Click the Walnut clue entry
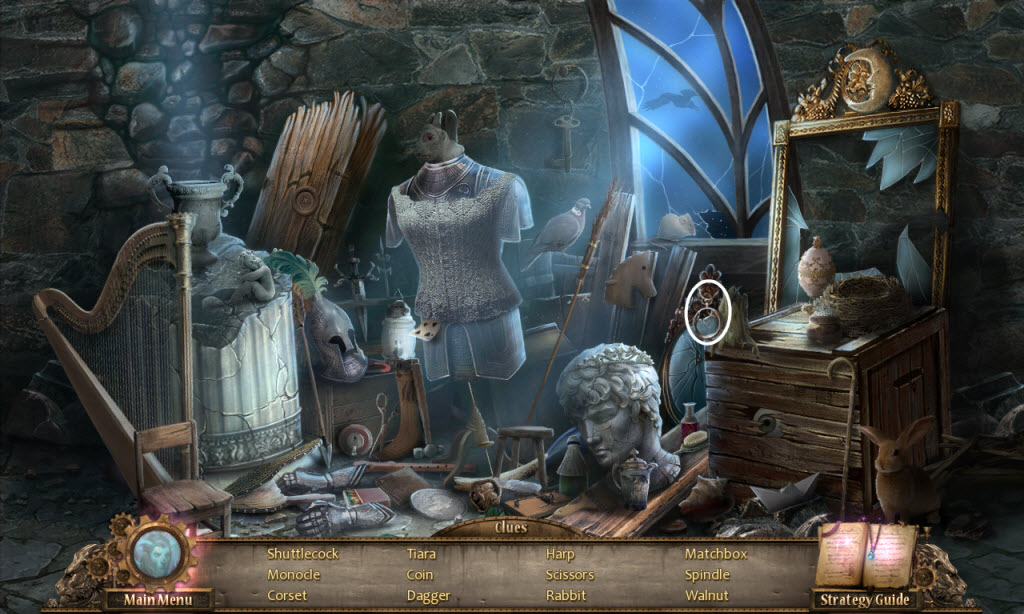The image size is (1024, 614). (707, 596)
